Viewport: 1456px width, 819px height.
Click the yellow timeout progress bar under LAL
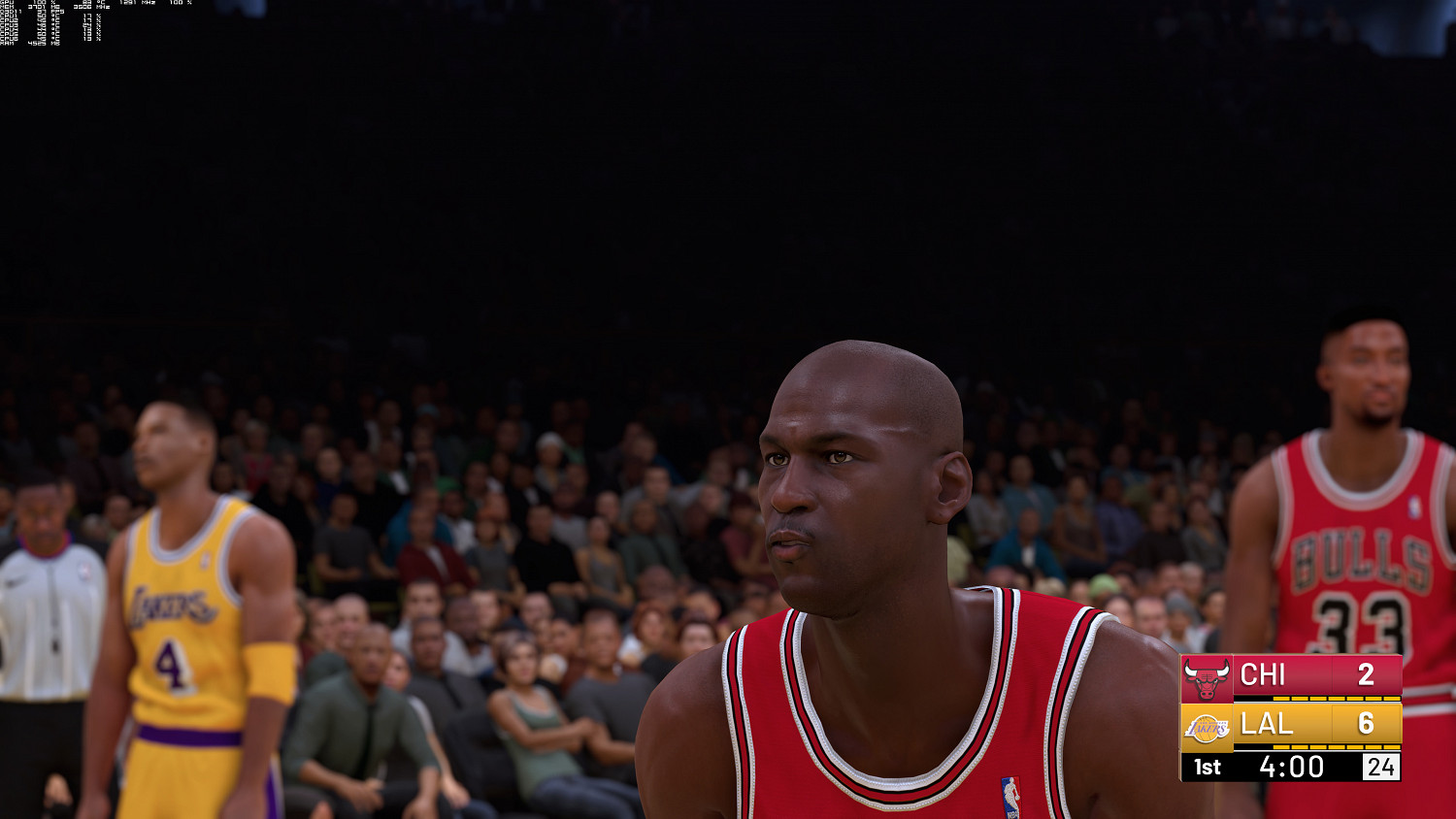[x=1337, y=747]
